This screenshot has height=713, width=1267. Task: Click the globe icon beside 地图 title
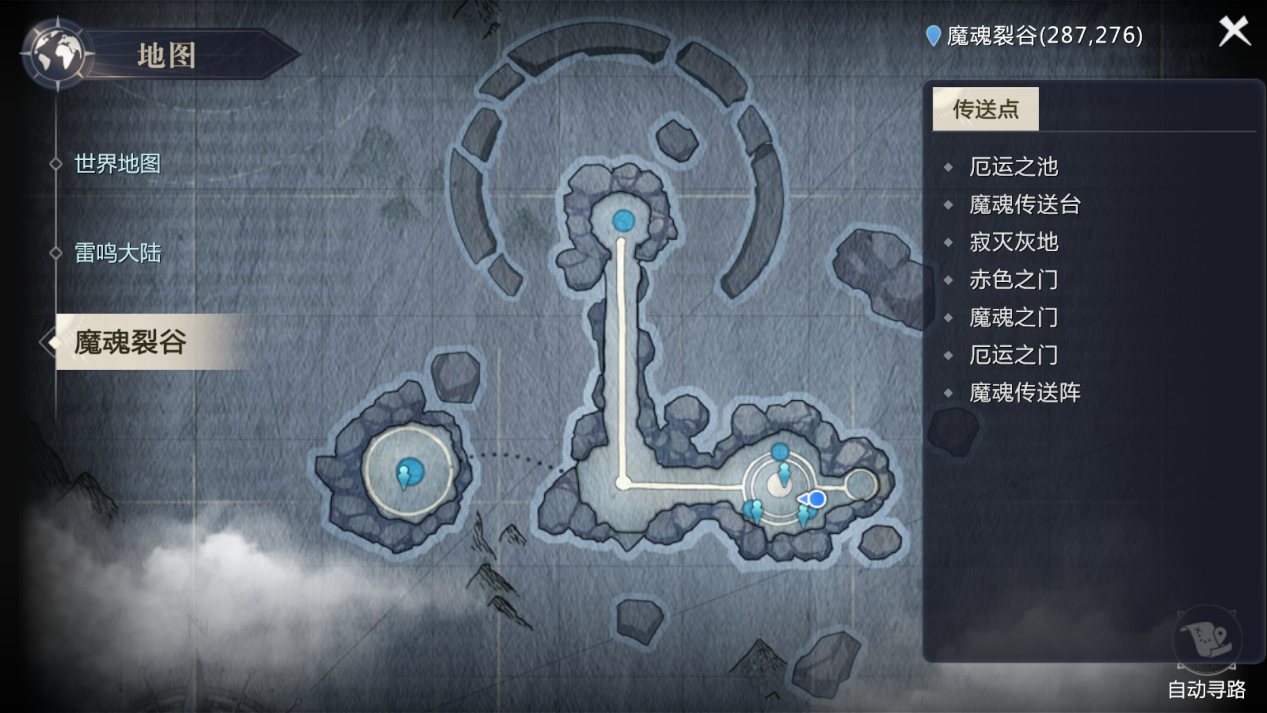point(57,53)
